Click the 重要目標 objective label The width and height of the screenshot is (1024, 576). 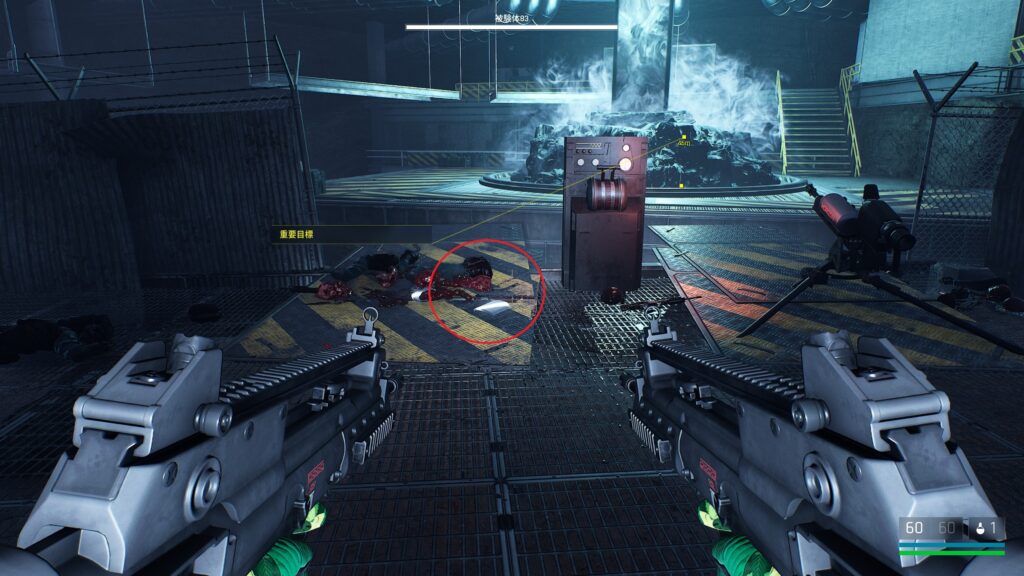coord(298,235)
